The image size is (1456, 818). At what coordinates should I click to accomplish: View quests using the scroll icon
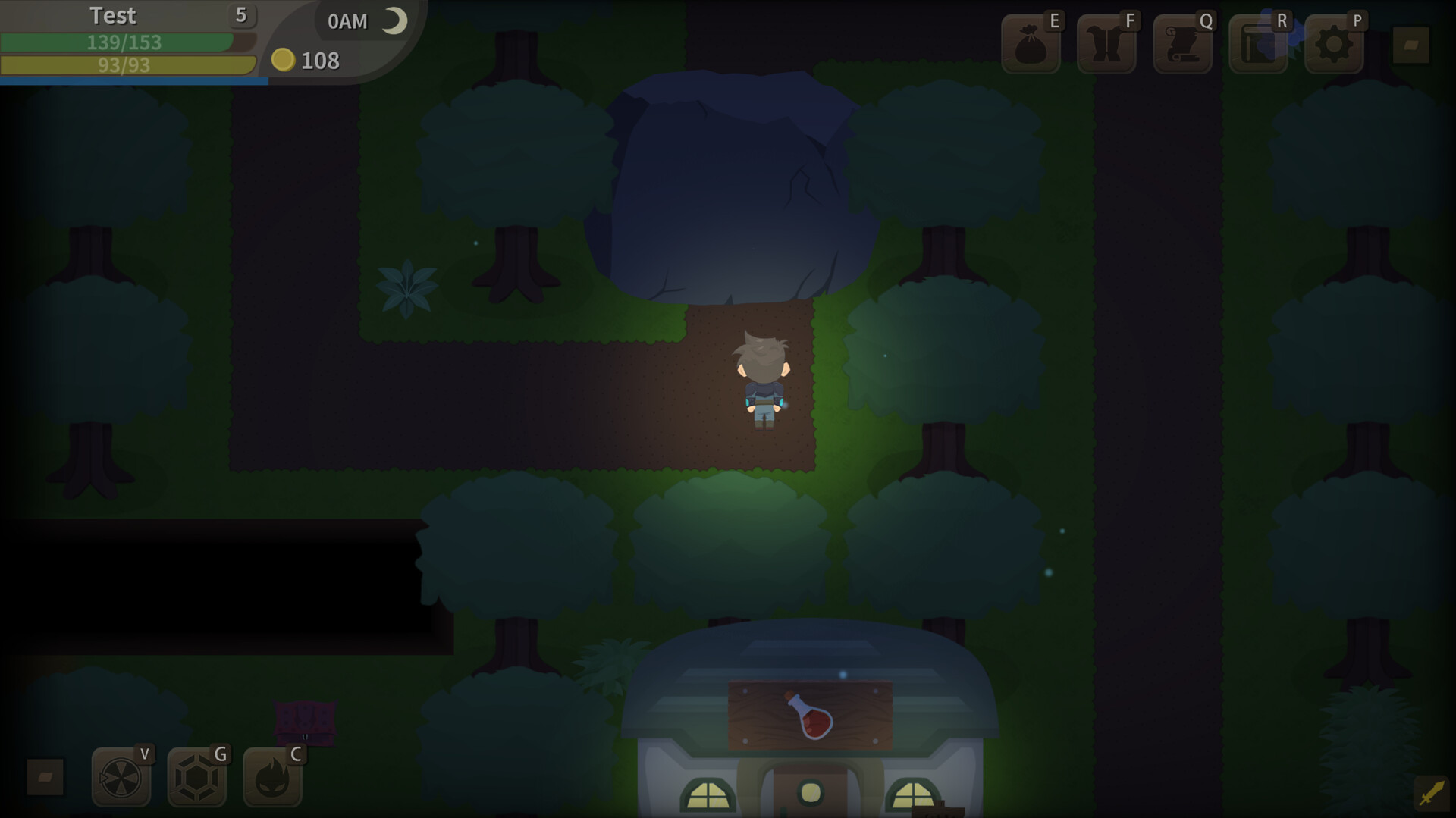[1181, 43]
